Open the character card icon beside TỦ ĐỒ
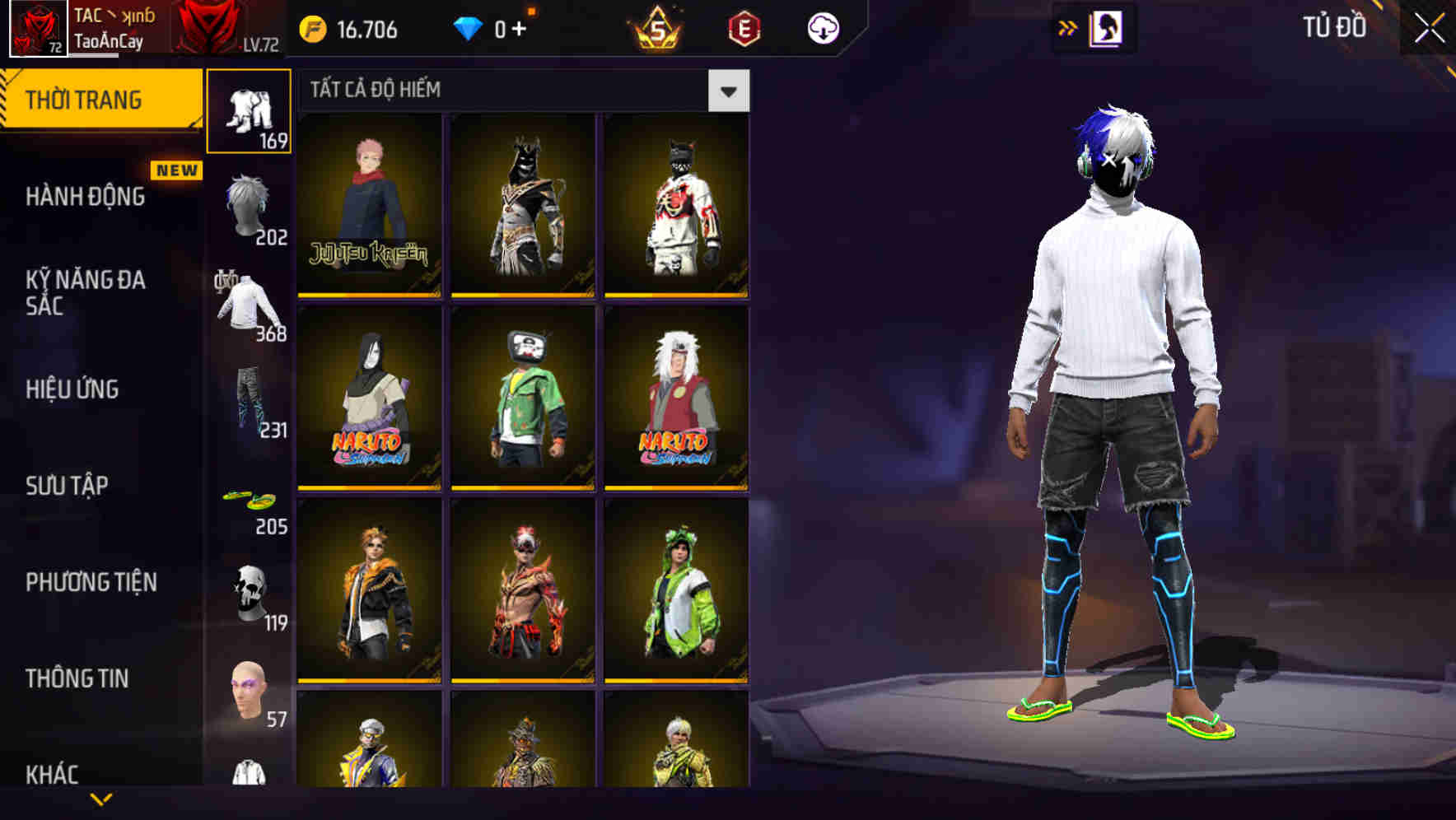Viewport: 1456px width, 820px height. (x=1108, y=27)
